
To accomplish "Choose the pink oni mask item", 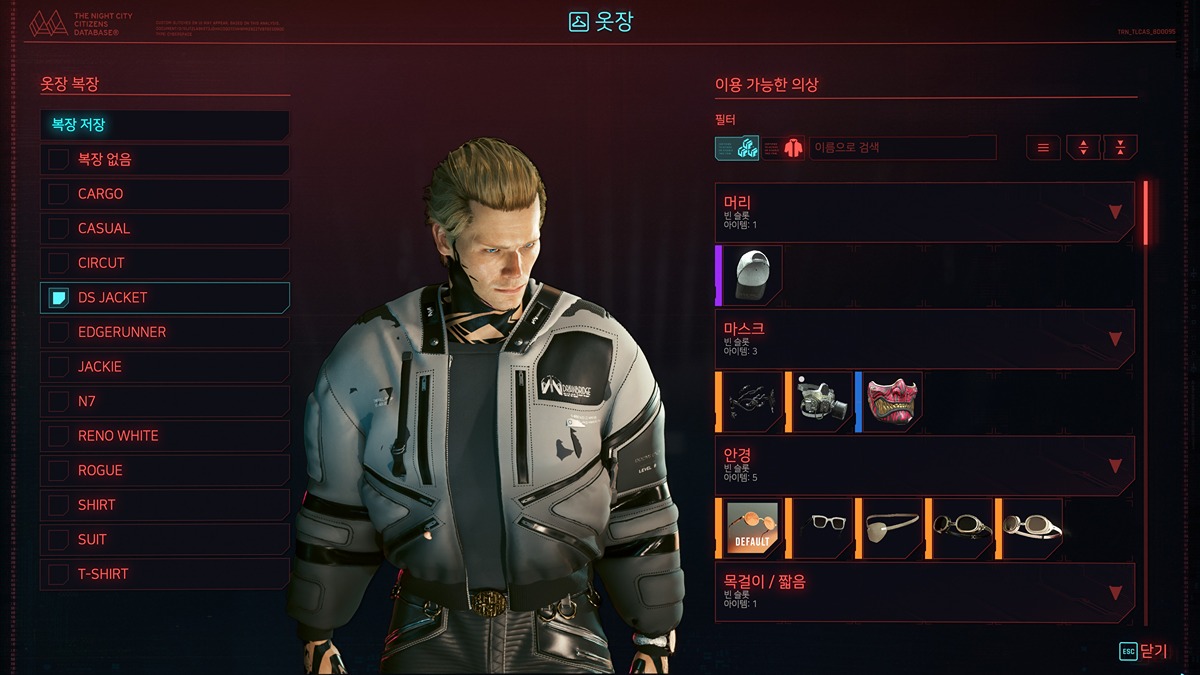I will coord(892,402).
